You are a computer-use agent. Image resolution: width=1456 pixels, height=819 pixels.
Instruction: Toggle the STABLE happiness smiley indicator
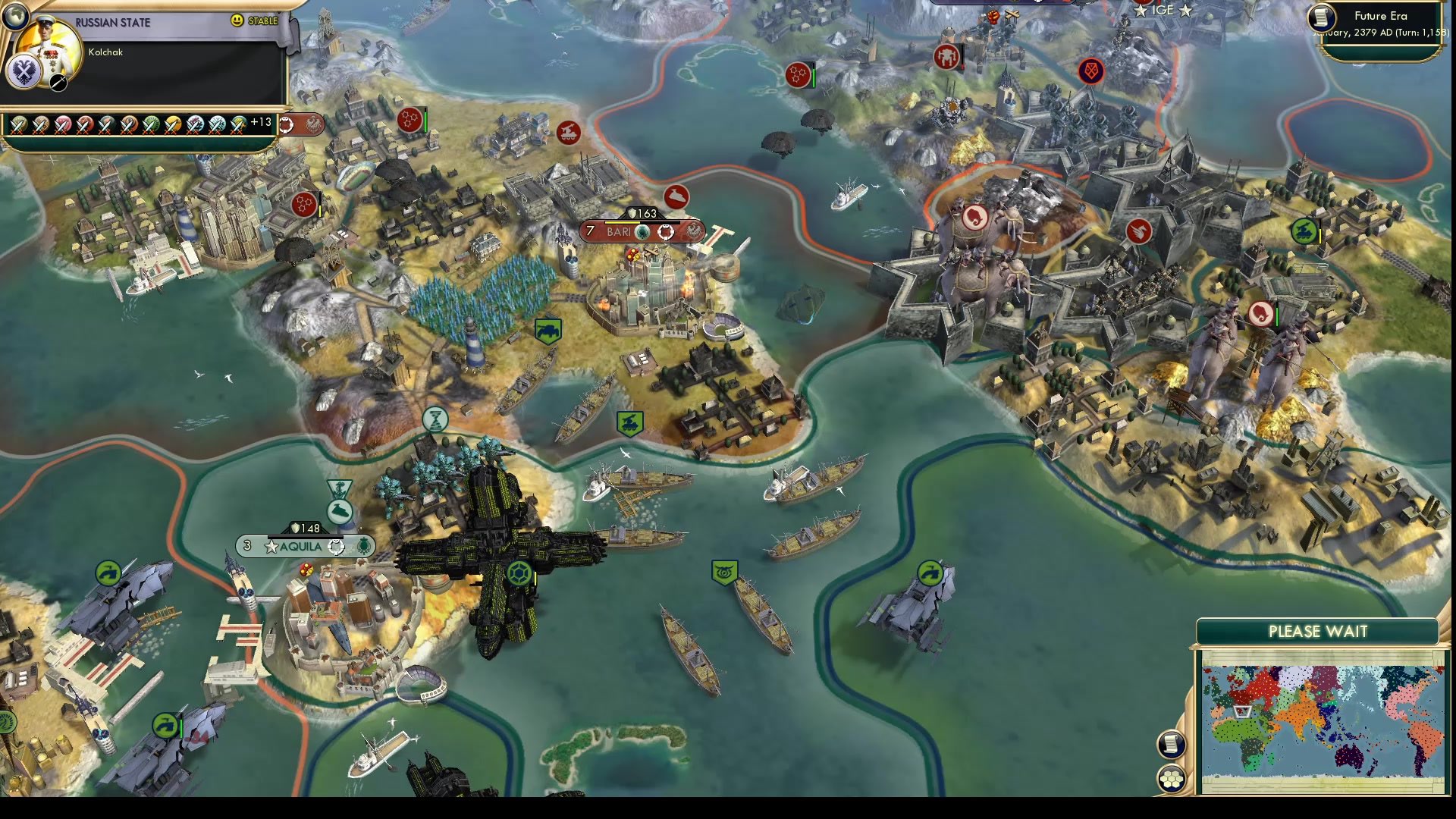(239, 21)
